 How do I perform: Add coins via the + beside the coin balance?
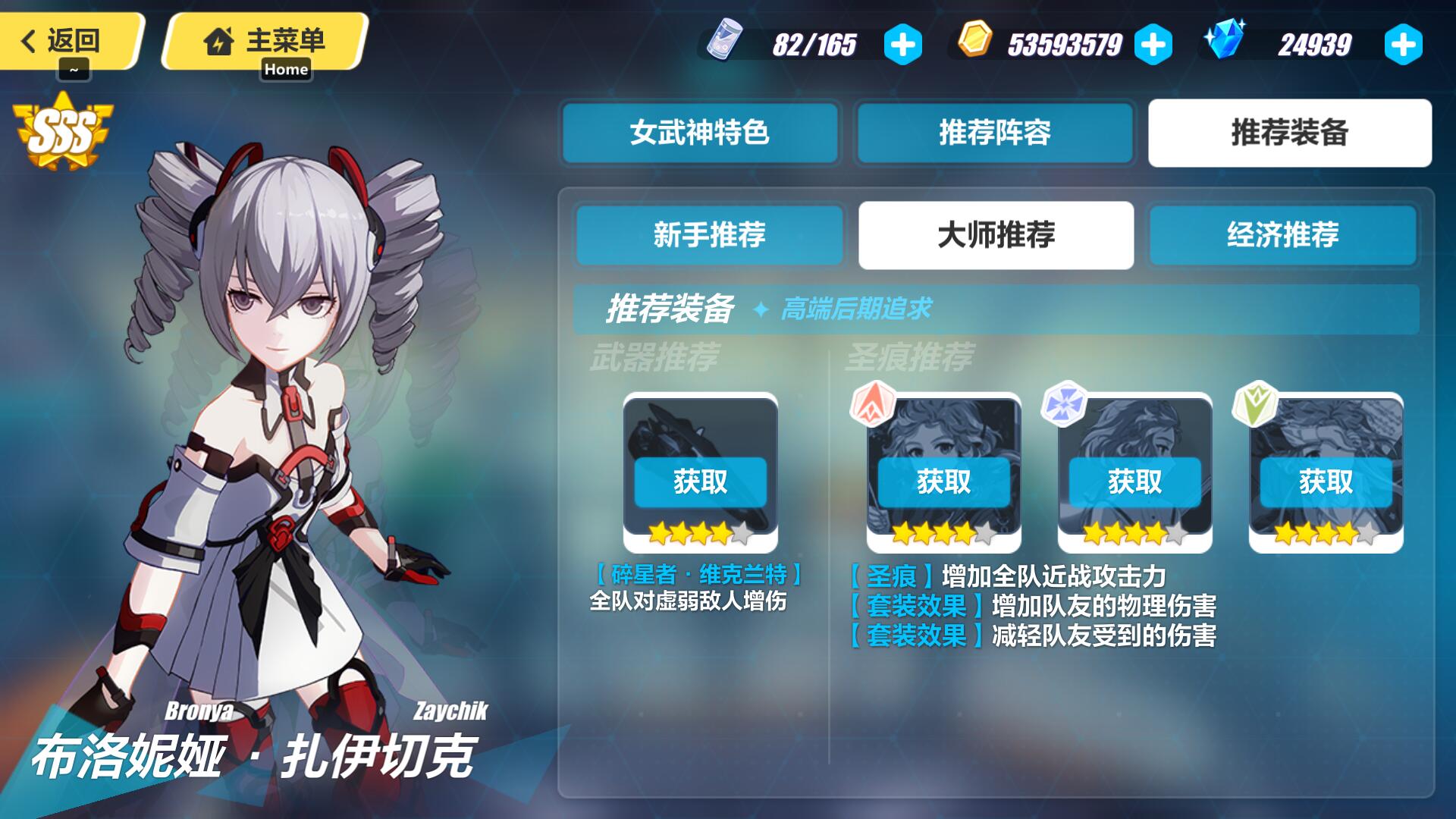pyautogui.click(x=1153, y=45)
